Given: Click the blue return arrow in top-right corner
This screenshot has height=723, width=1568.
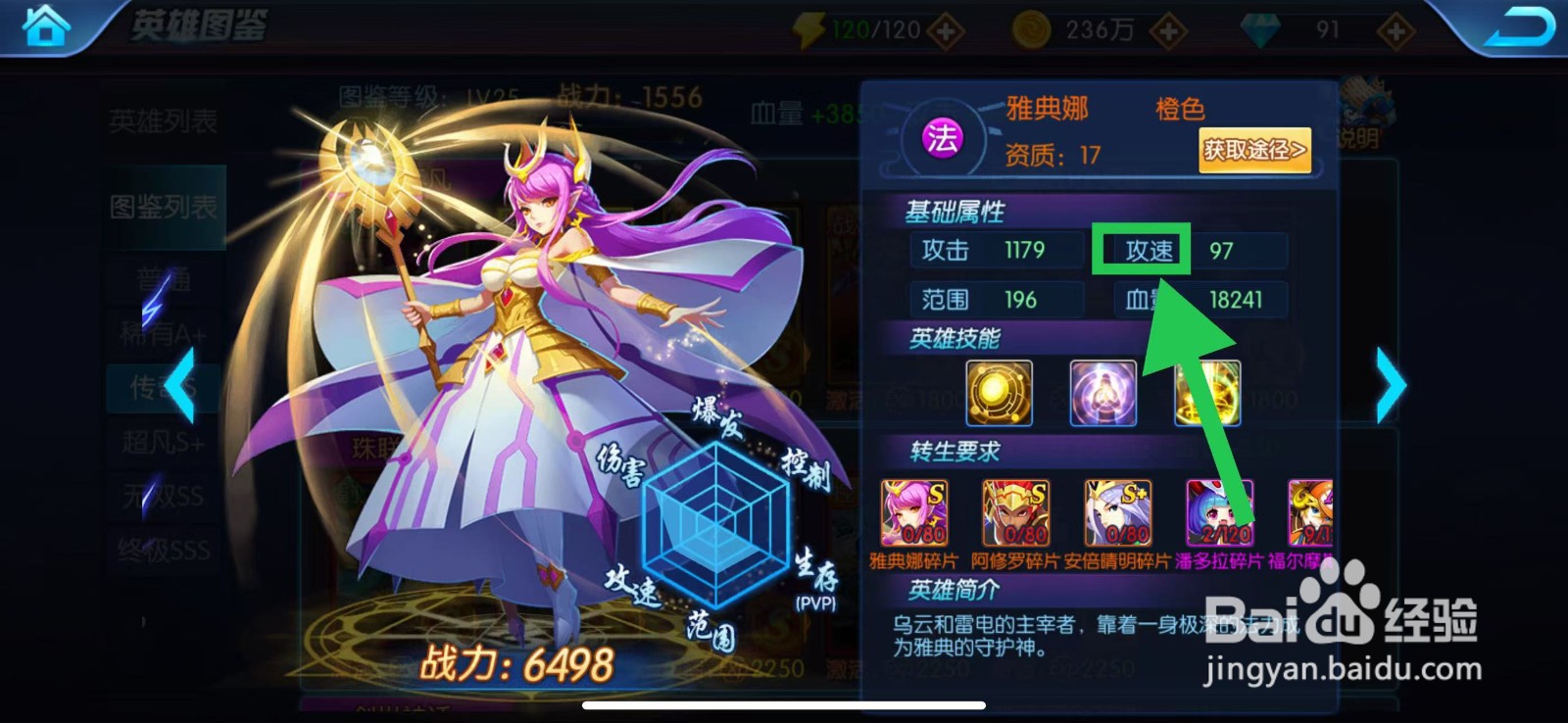Looking at the screenshot, I should (1525, 26).
